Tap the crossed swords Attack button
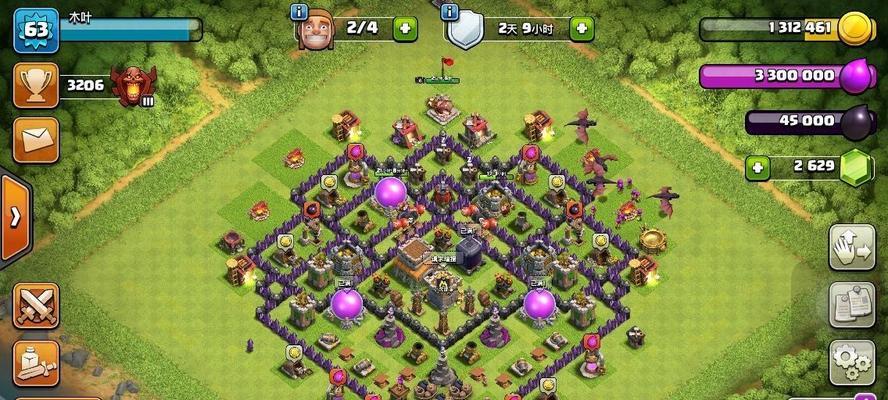The height and width of the screenshot is (400, 888). click(x=35, y=305)
